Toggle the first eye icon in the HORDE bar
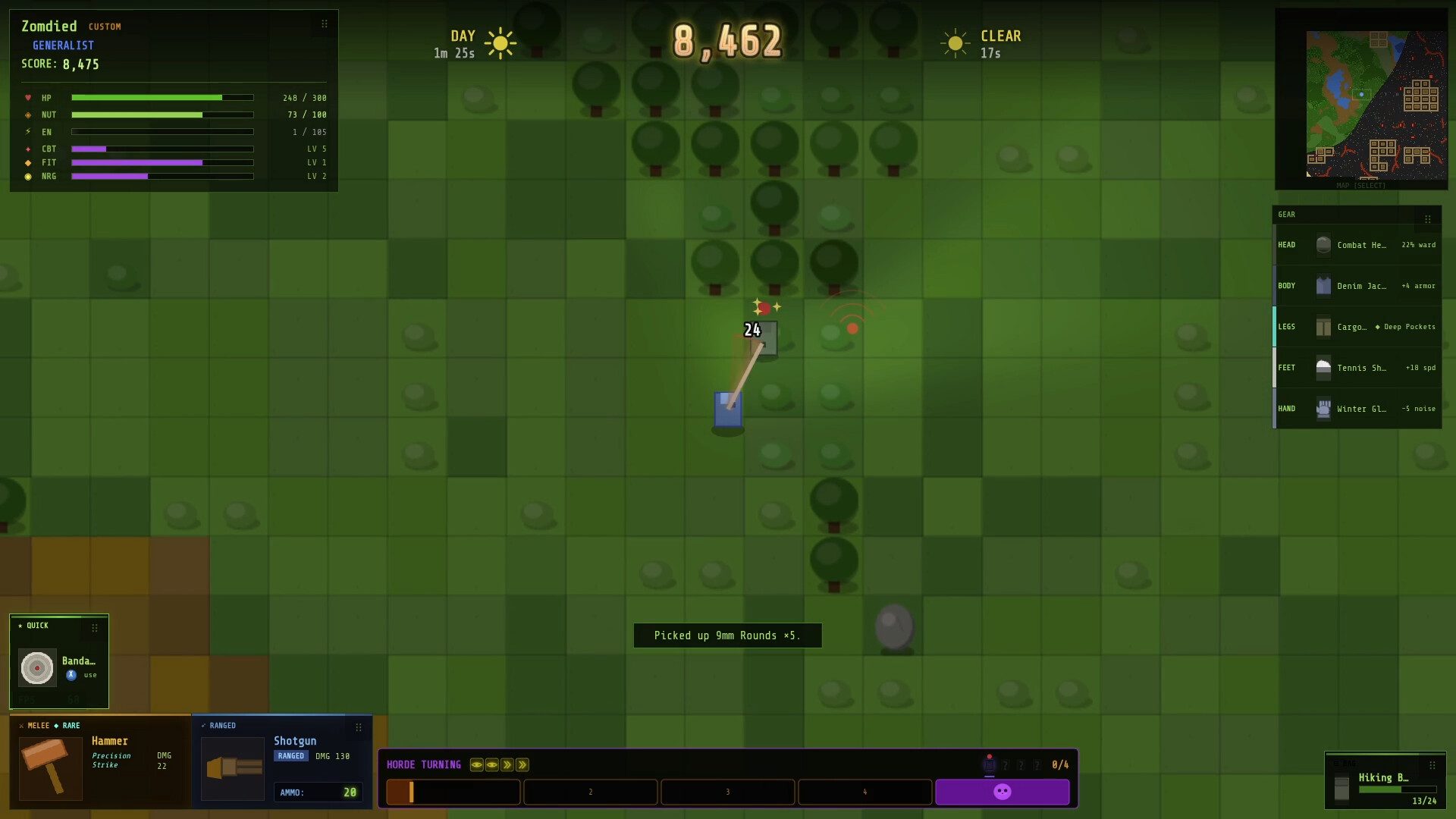This screenshot has width=1456, height=819. point(477,765)
